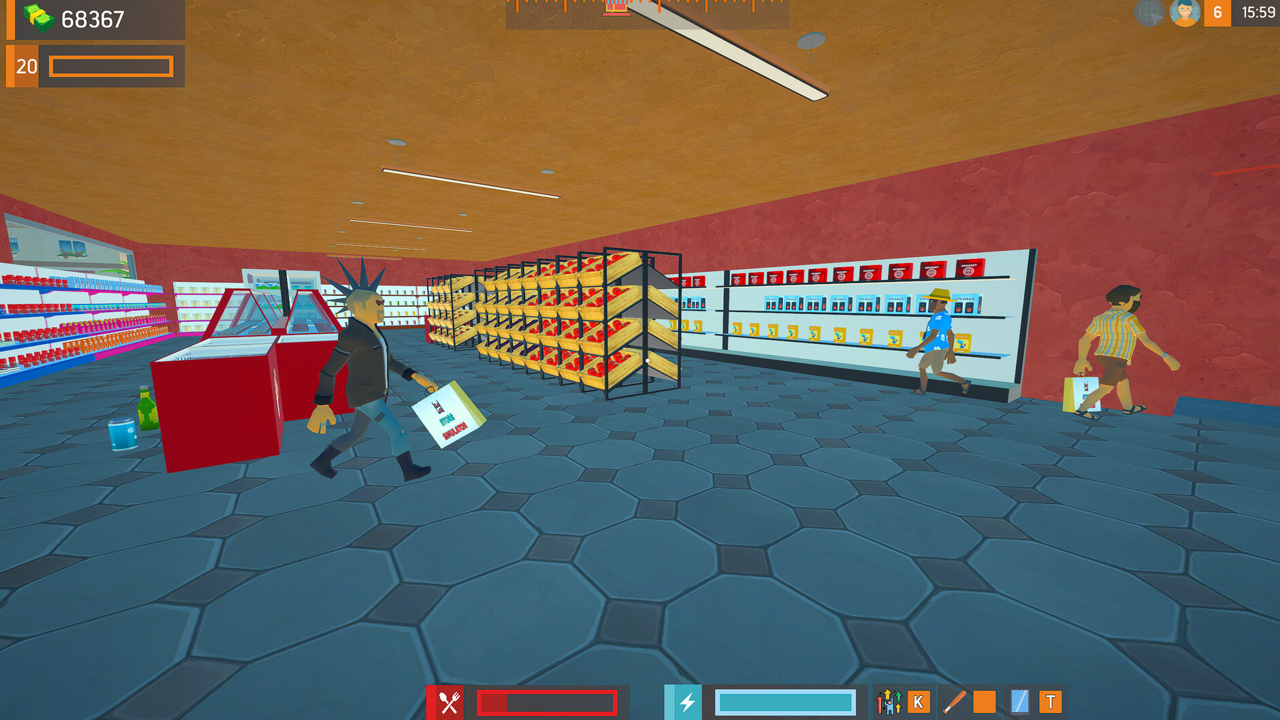The height and width of the screenshot is (720, 1280).
Task: Click the cyan energy progress bar
Action: (785, 702)
